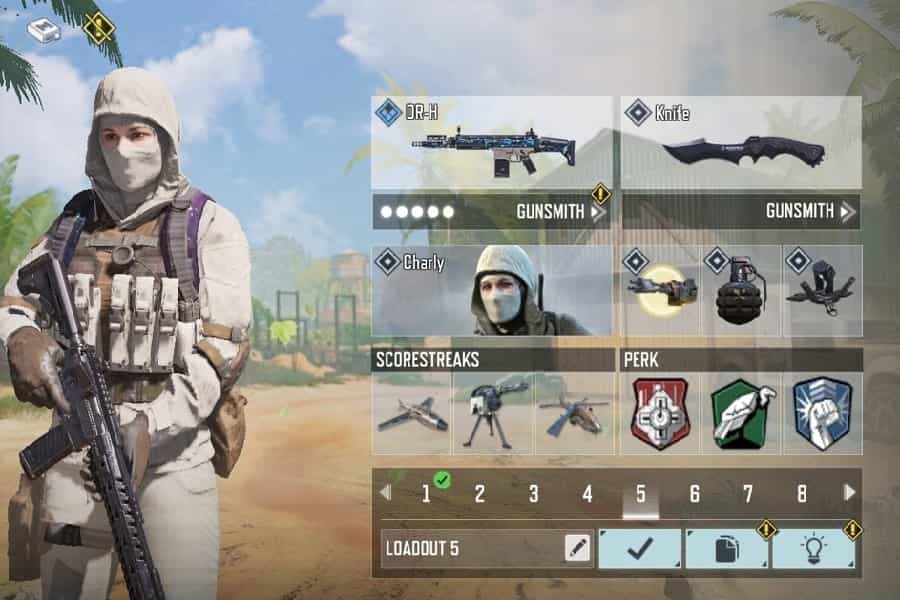Switch to loadout 1
The height and width of the screenshot is (600, 900).
click(x=426, y=493)
